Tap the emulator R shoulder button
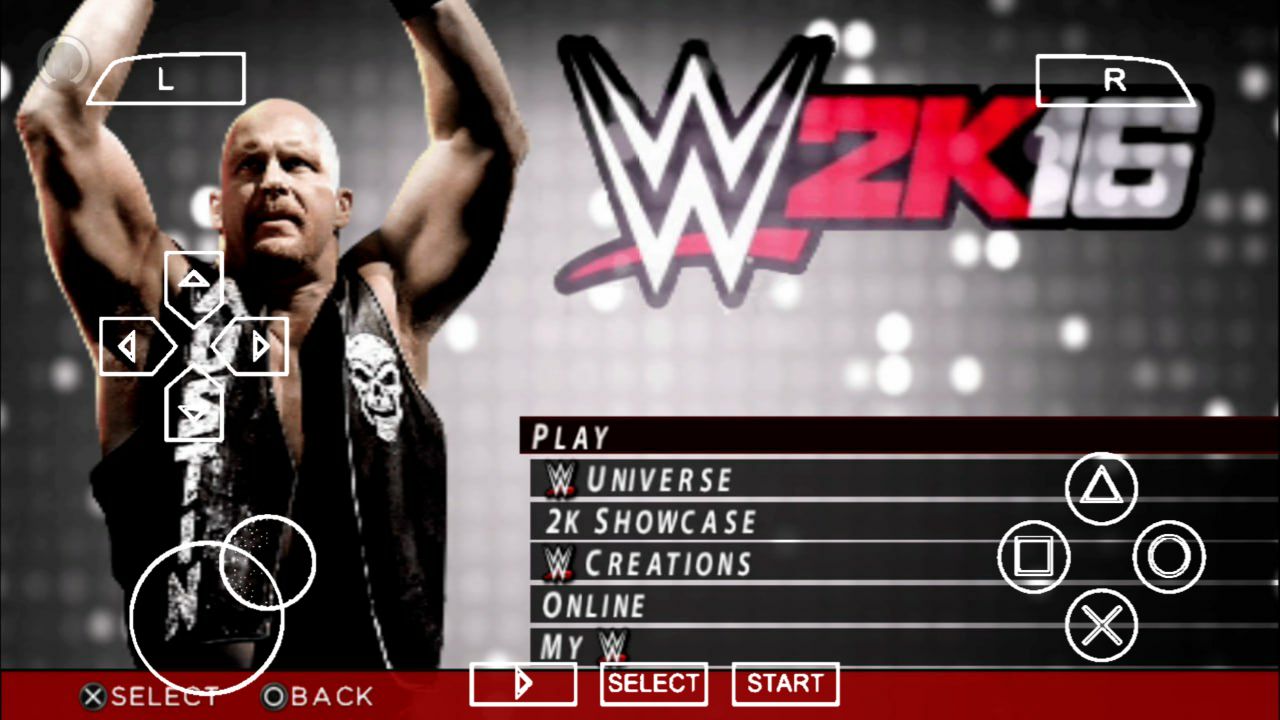Image resolution: width=1280 pixels, height=720 pixels. pos(1114,80)
